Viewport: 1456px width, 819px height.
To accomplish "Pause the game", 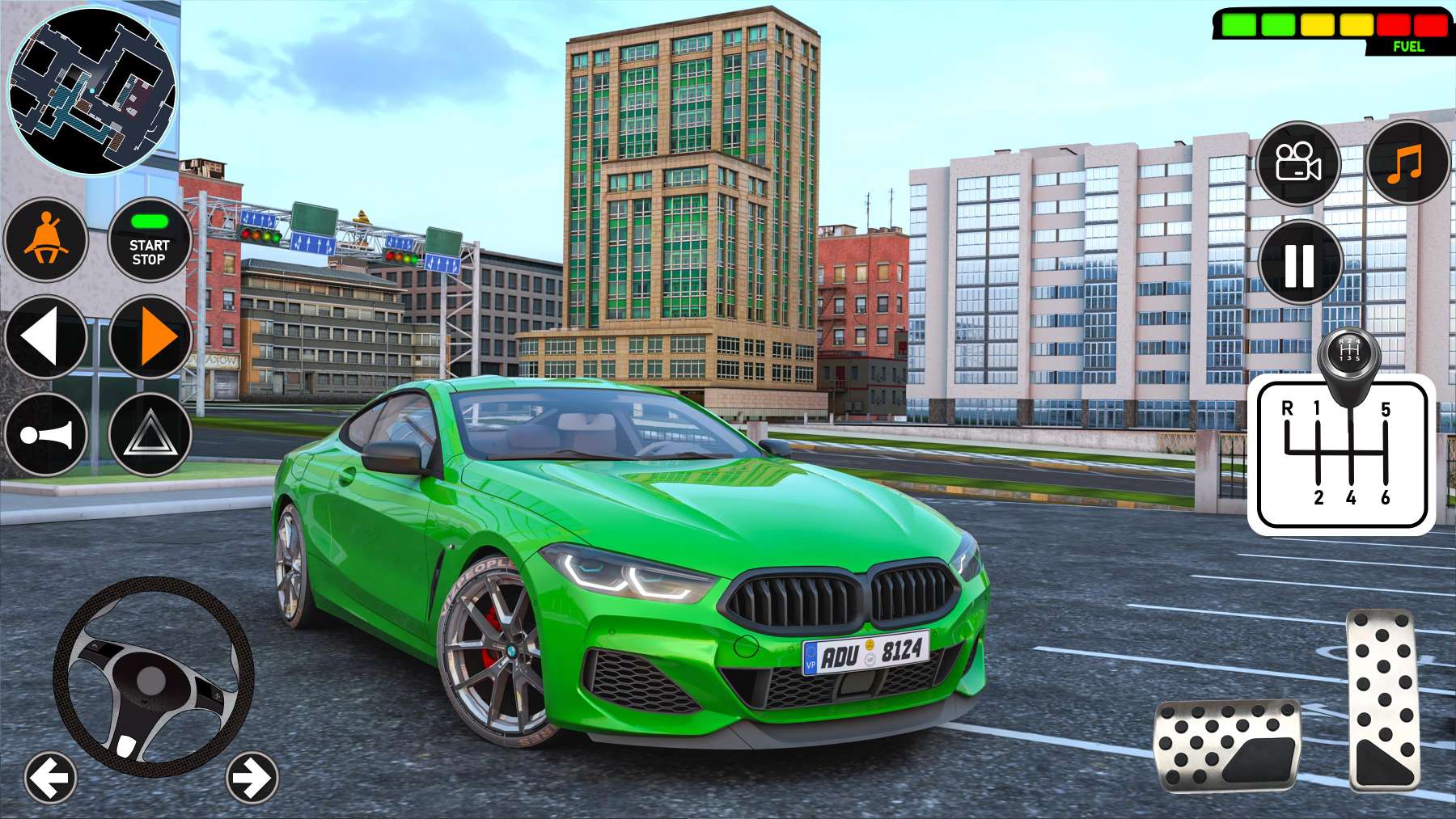I will coord(1300,263).
